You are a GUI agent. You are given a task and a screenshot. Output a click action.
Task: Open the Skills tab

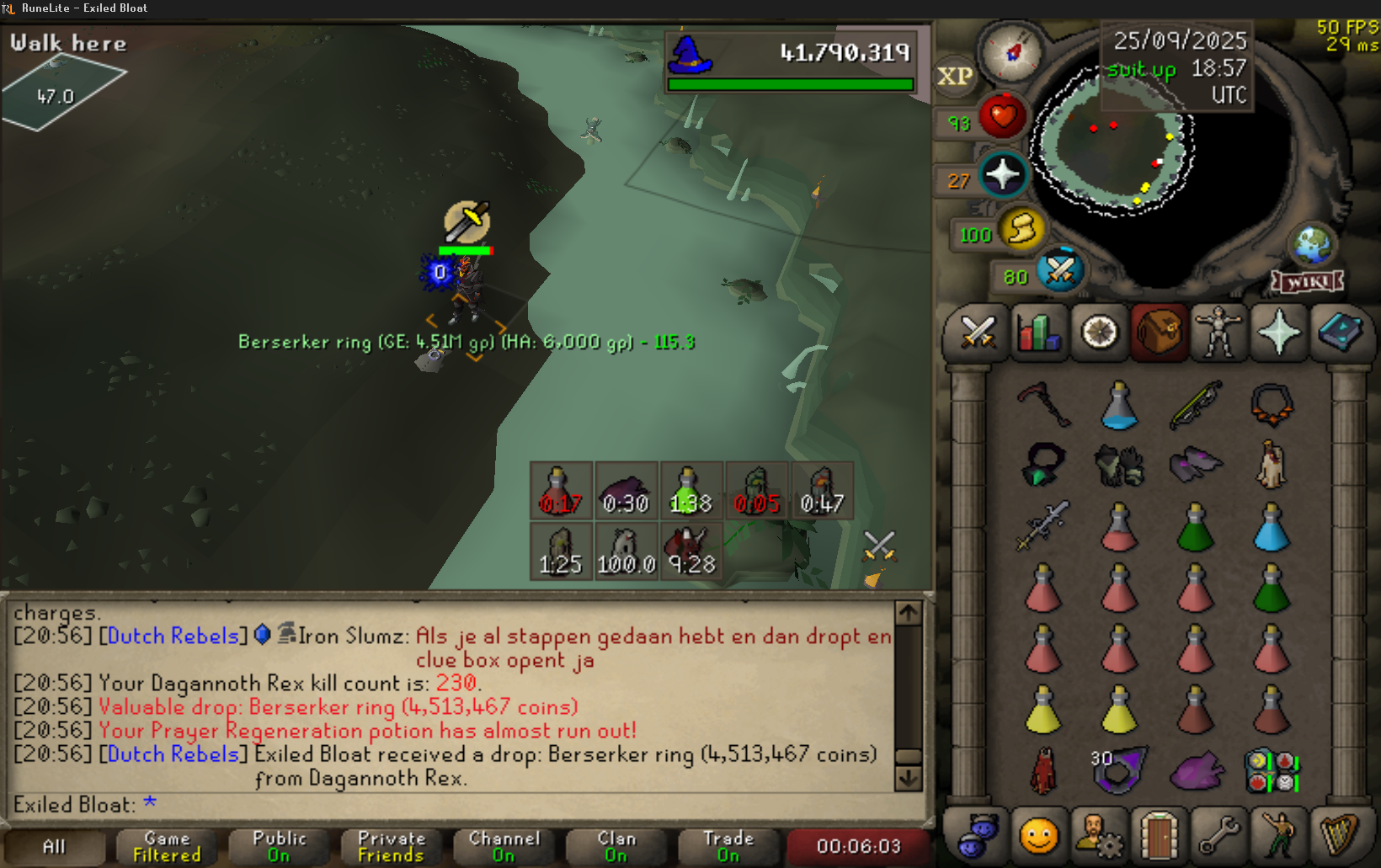pyautogui.click(x=1039, y=333)
